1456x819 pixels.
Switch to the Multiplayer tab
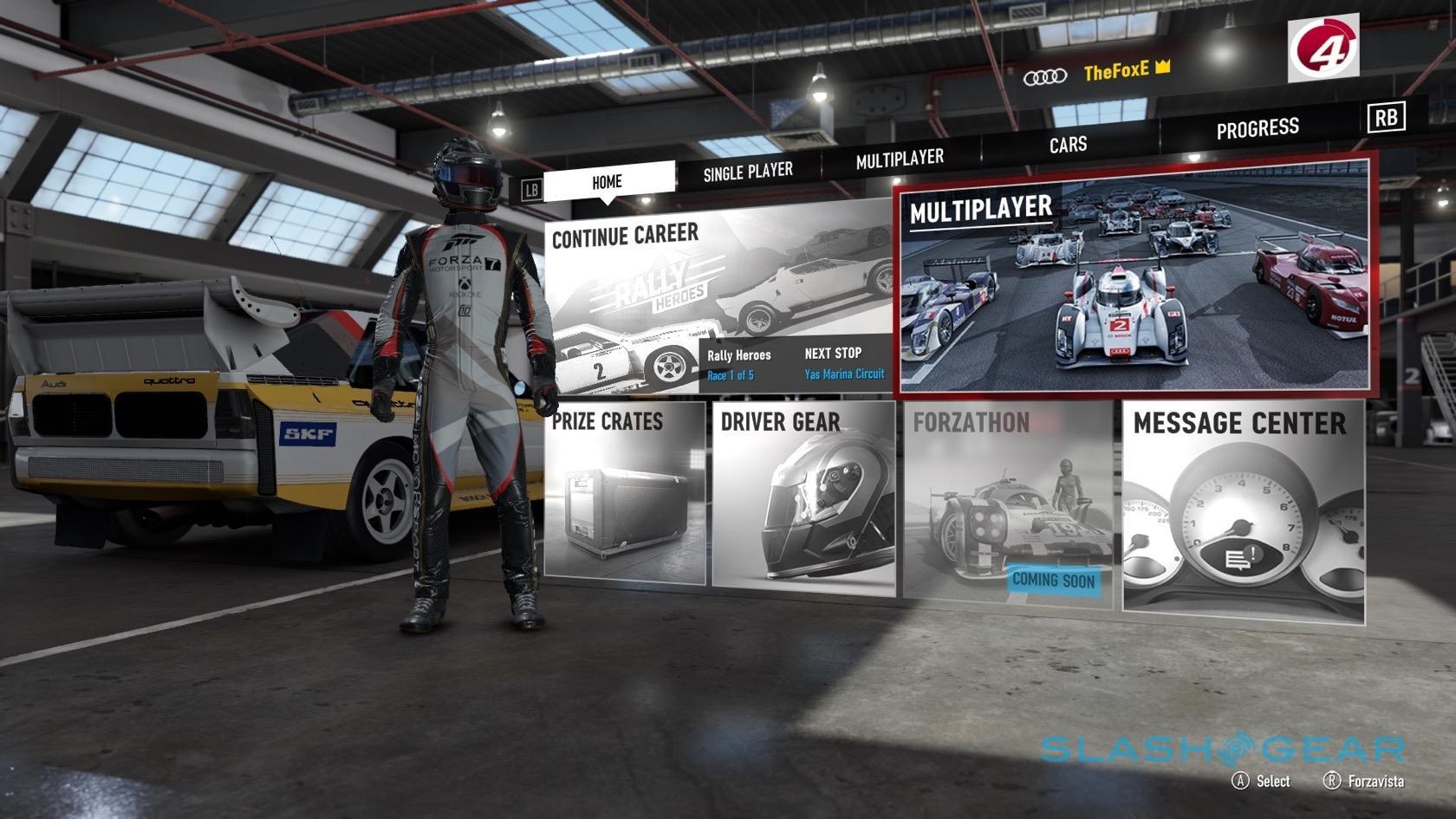coord(900,159)
